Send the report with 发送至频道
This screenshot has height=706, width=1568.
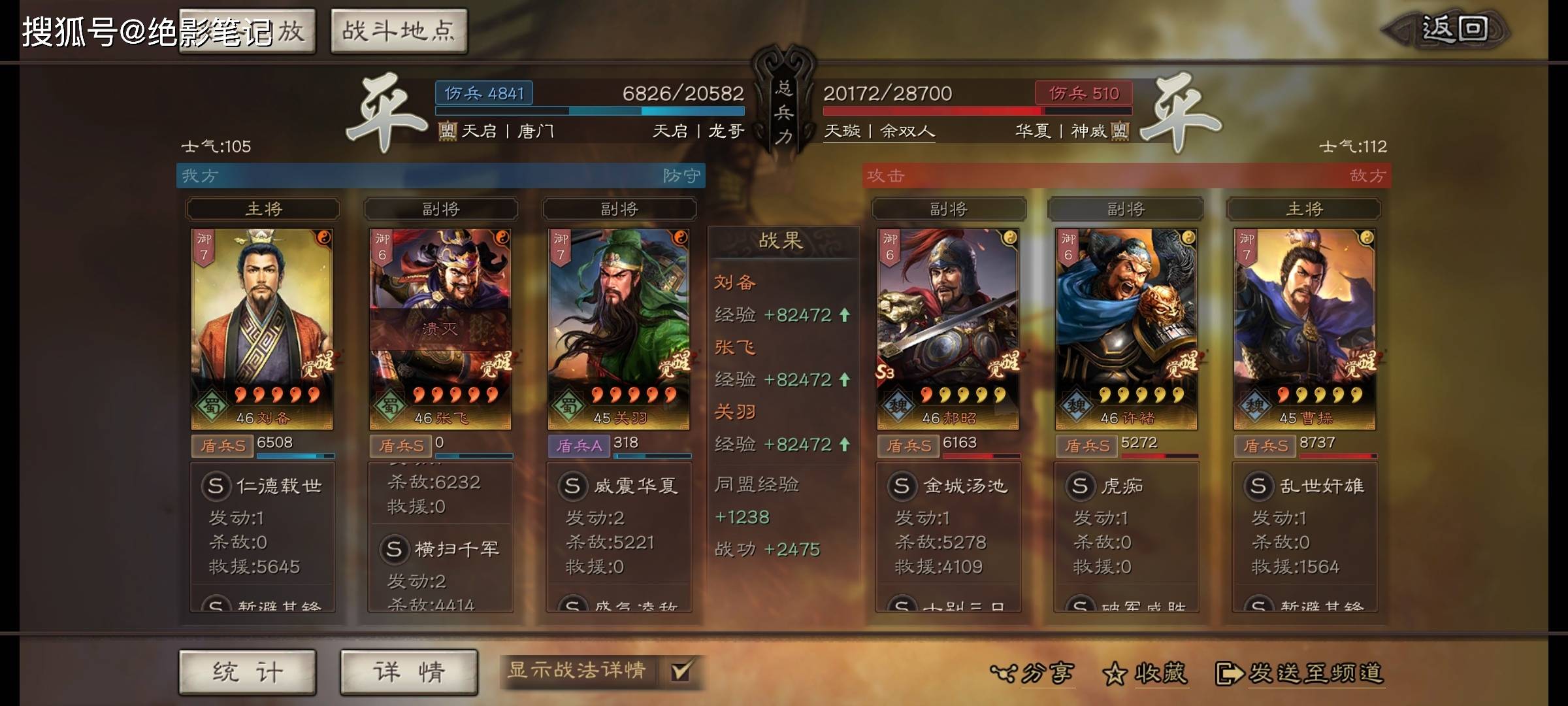tap(1300, 673)
